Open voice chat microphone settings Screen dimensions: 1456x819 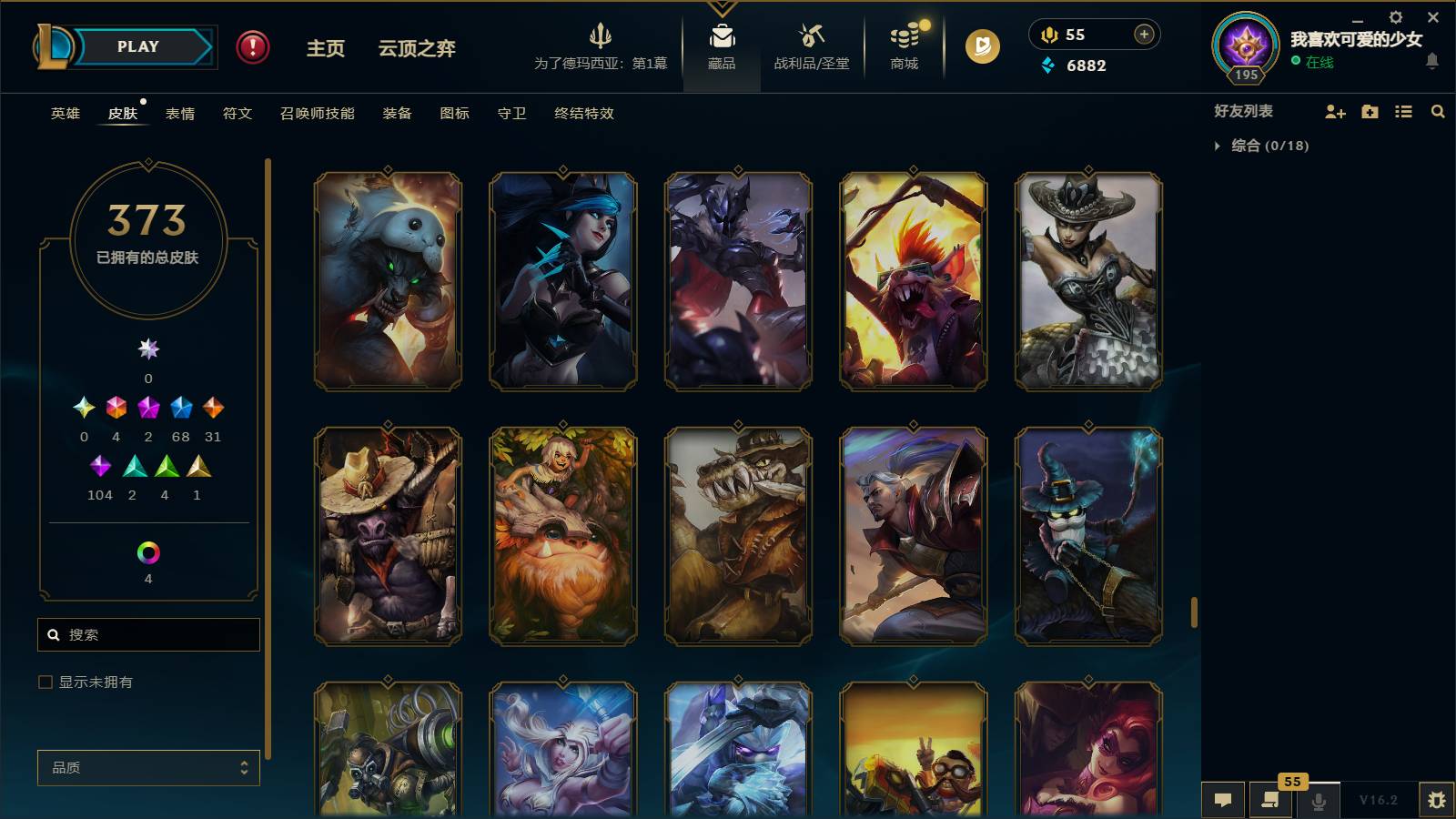coord(1317,800)
